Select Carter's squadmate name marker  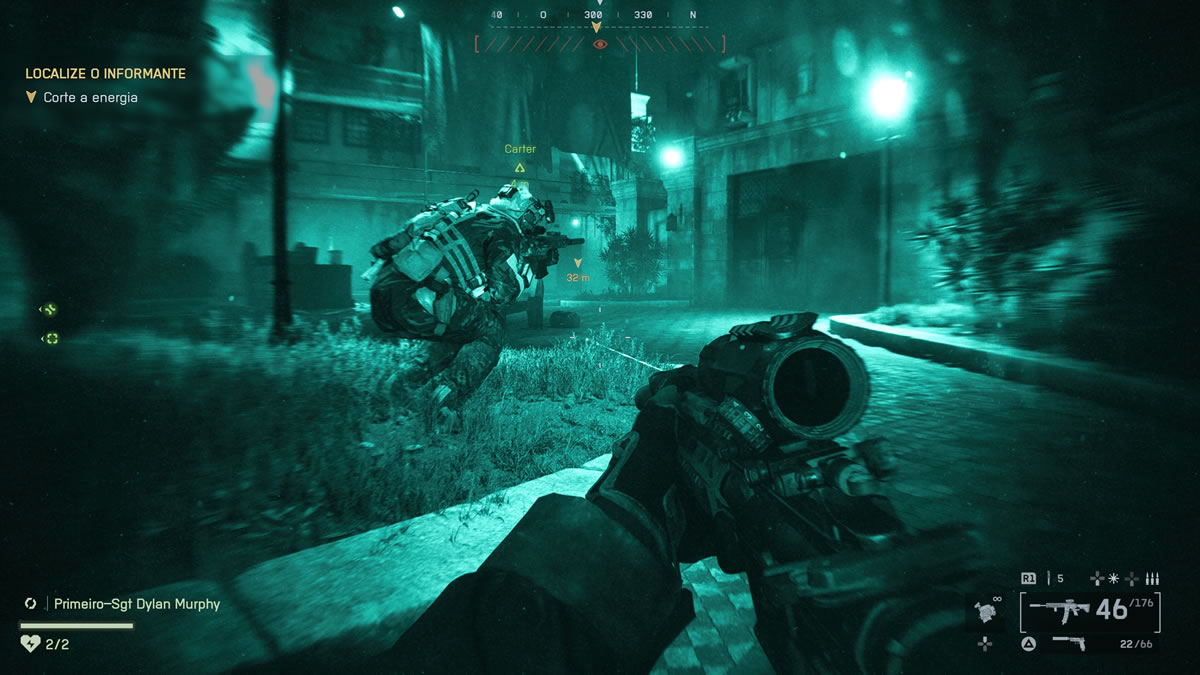[520, 150]
